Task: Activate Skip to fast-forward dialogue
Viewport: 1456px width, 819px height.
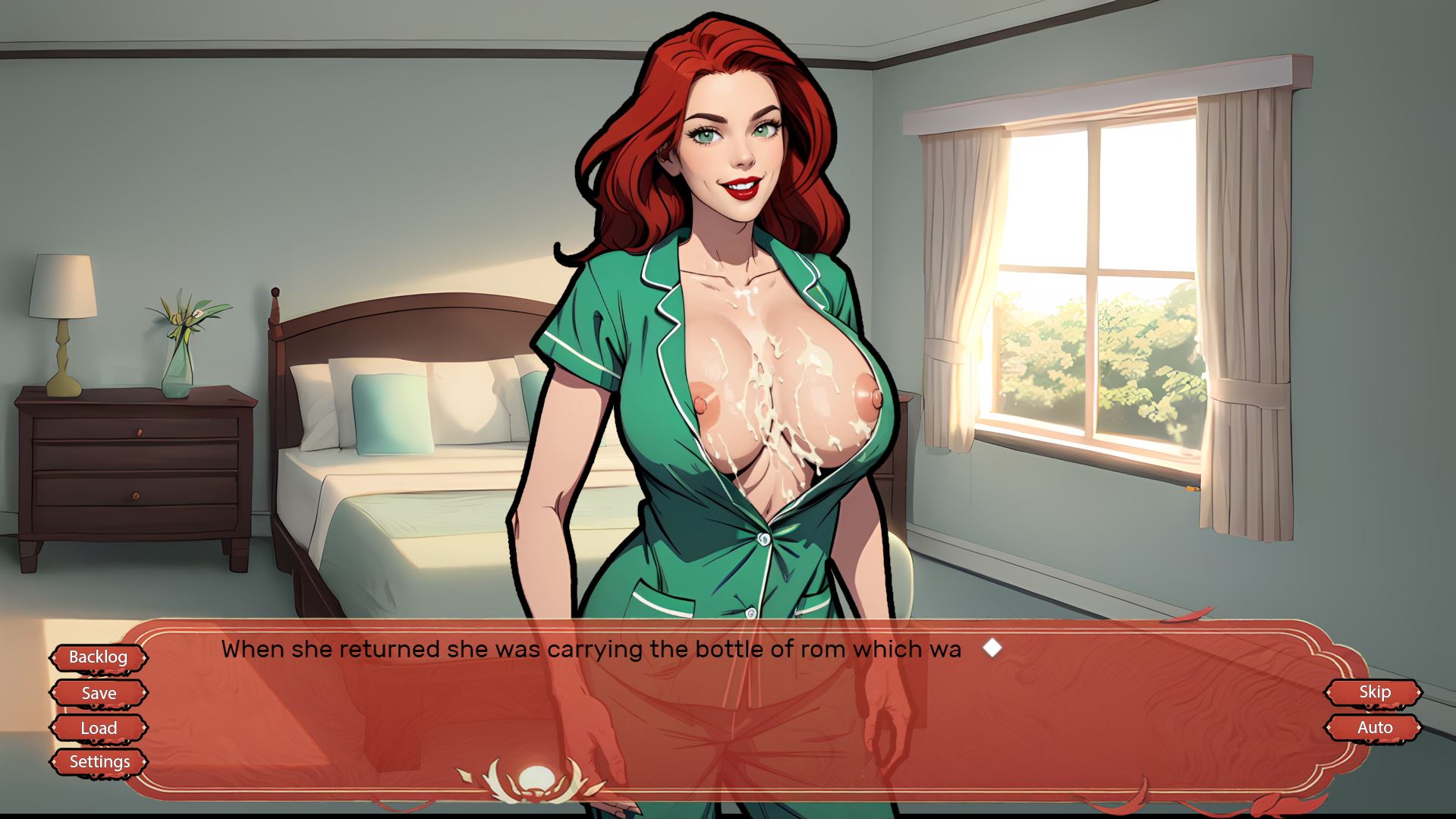Action: (1374, 692)
